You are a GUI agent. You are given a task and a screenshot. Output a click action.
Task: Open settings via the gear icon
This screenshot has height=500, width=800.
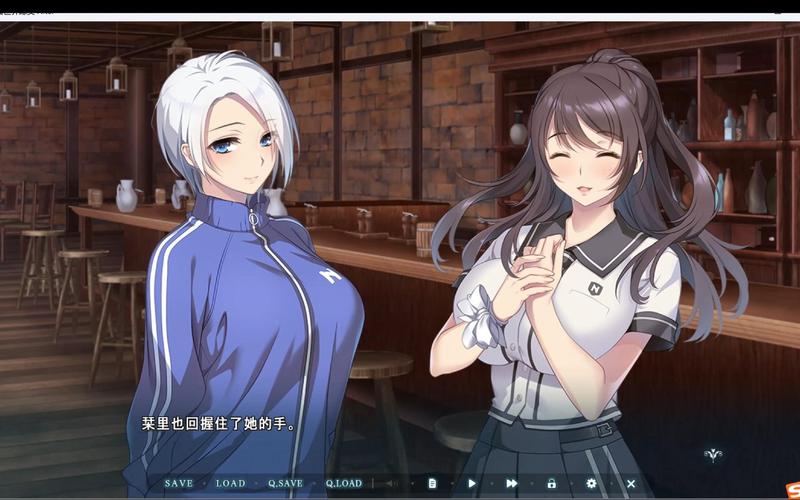591,483
